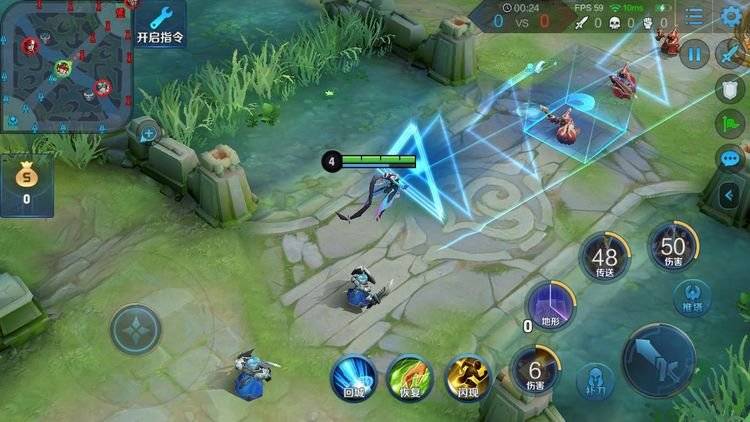The height and width of the screenshot is (422, 750).
Task: Tap the 开启指令 wrench button
Action: (x=159, y=23)
